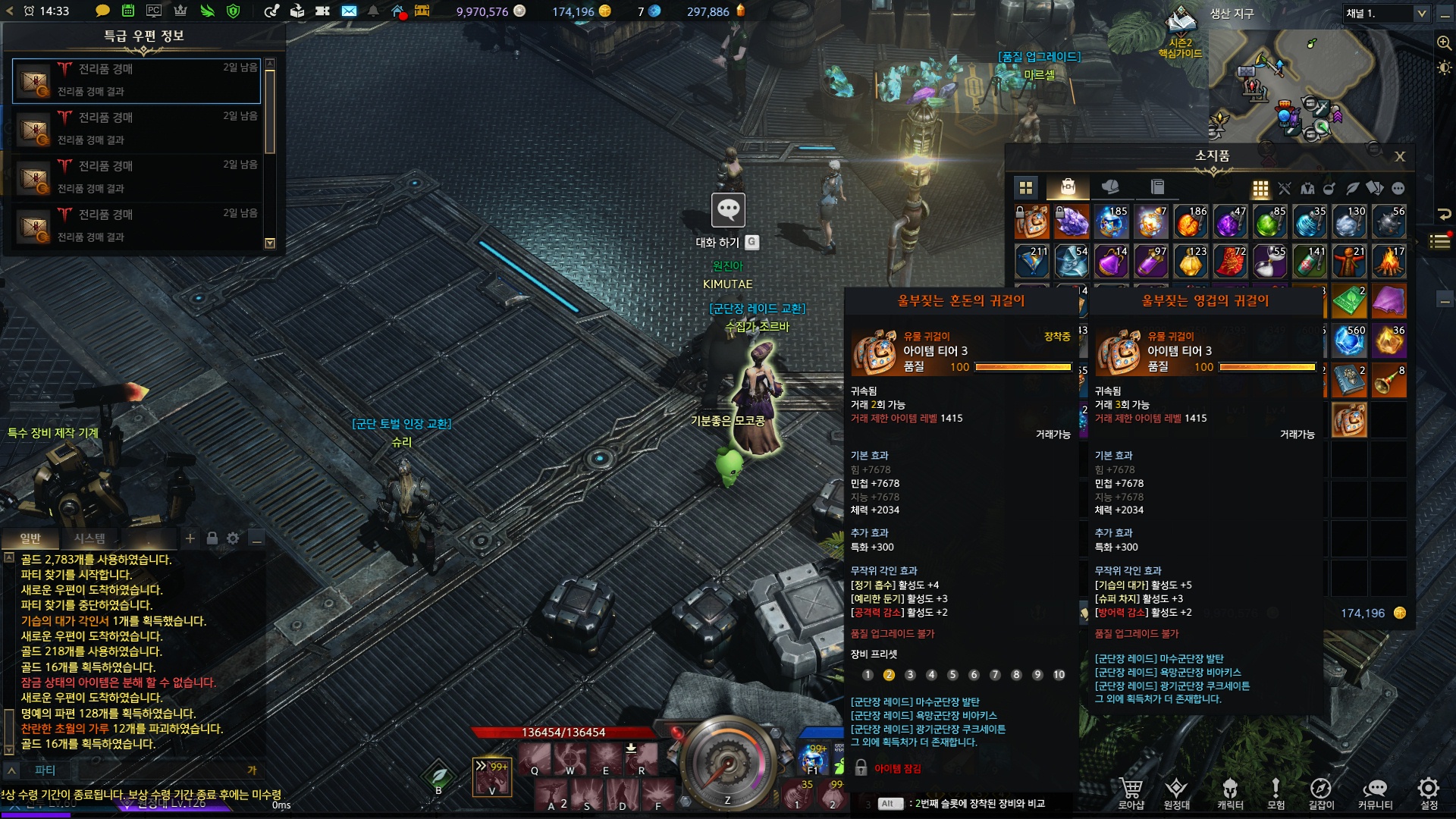The height and width of the screenshot is (819, 1456).
Task: Click the green book item stack
Action: tap(1349, 301)
